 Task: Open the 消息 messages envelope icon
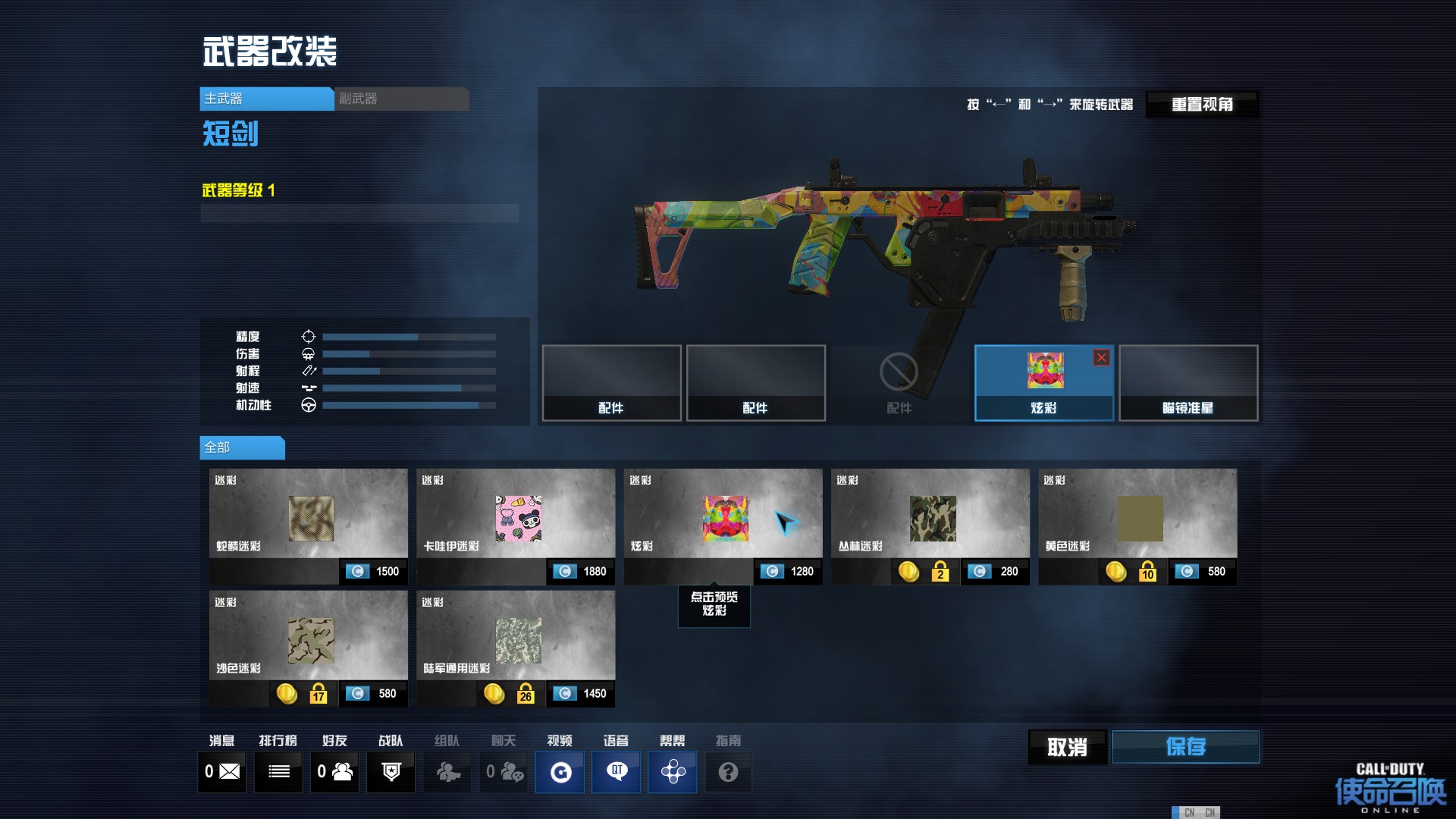click(x=222, y=772)
